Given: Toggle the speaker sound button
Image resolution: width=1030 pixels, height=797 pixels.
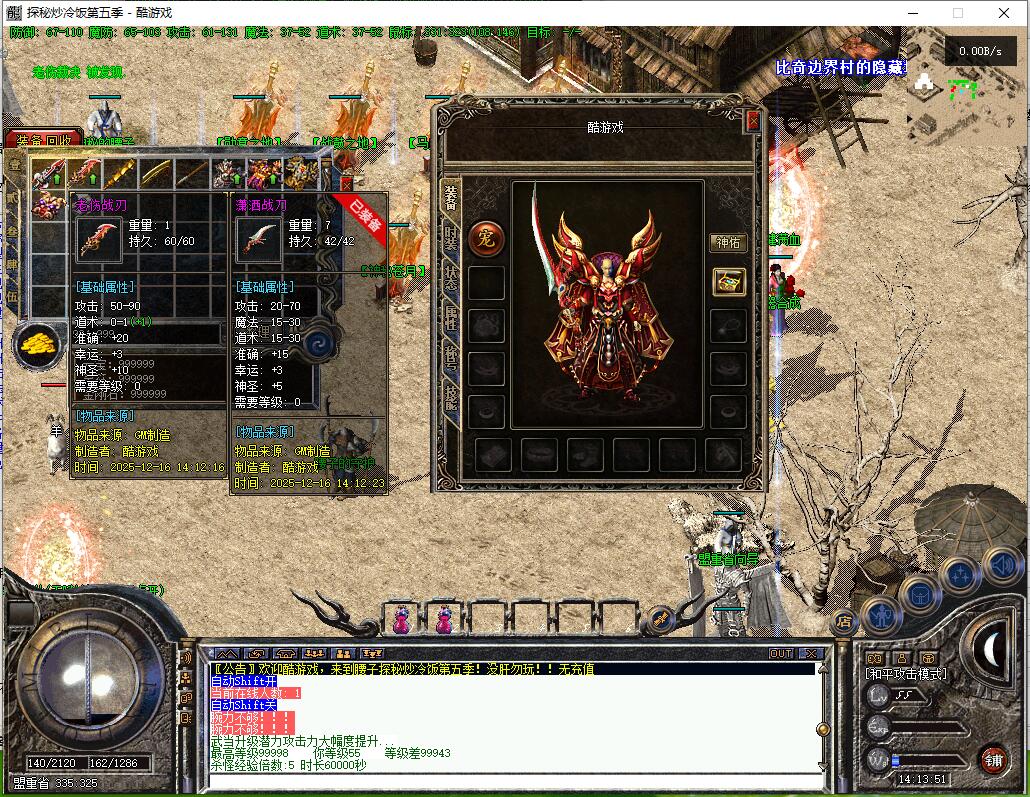Looking at the screenshot, I should coord(1001,566).
